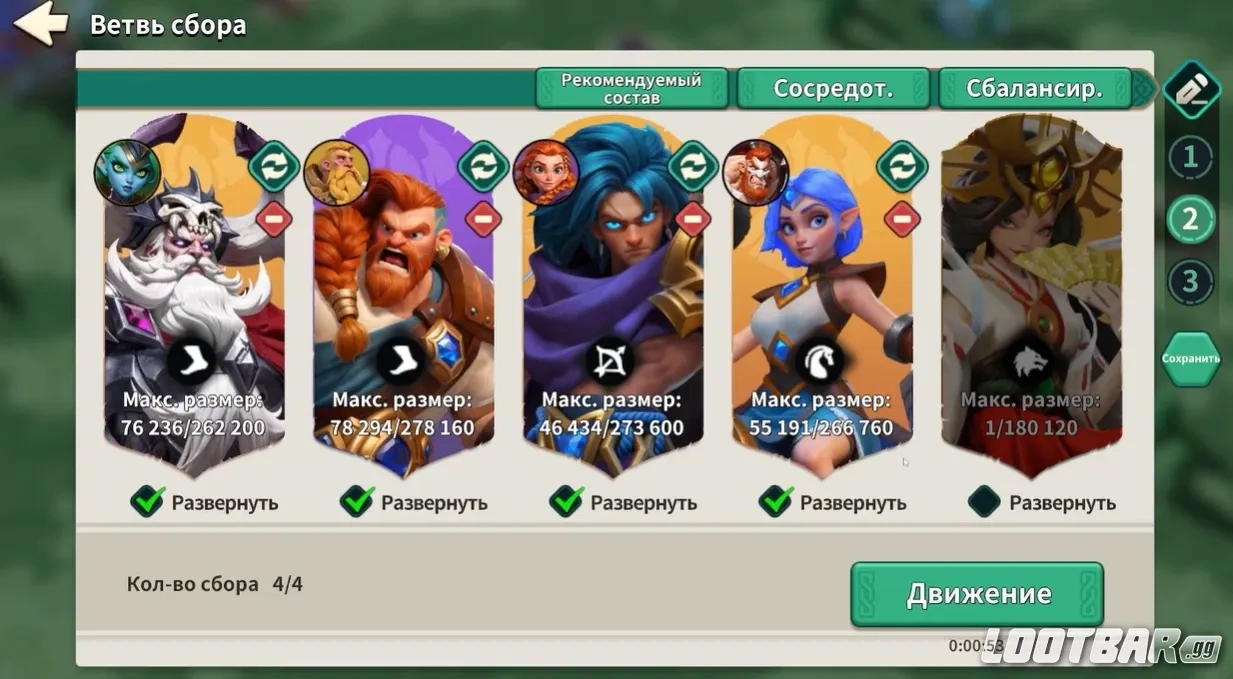Choose the Сбалансир. formation option
This screenshot has height=679, width=1233.
click(1034, 89)
